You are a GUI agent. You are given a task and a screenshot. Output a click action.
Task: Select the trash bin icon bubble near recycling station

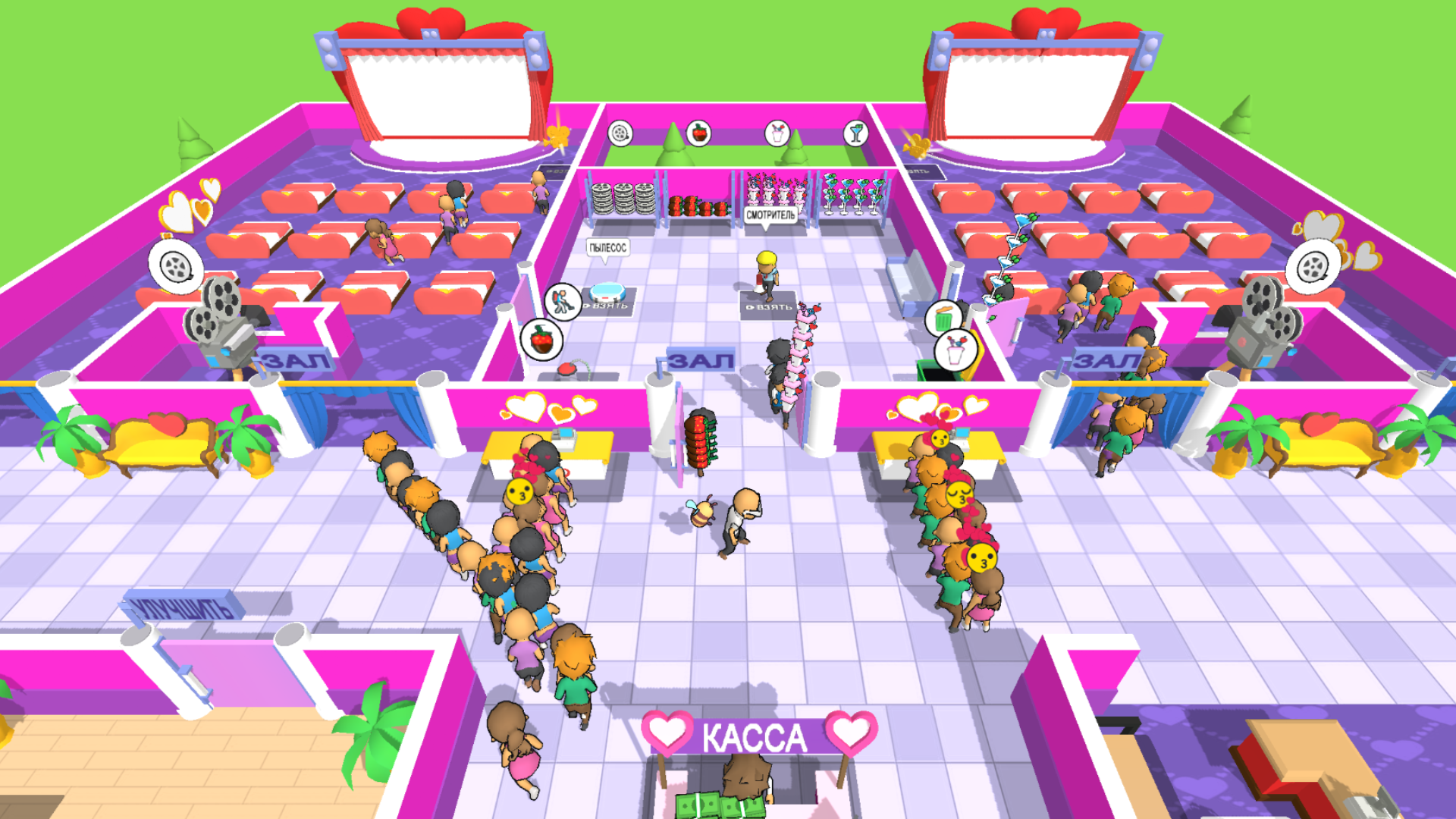(943, 317)
